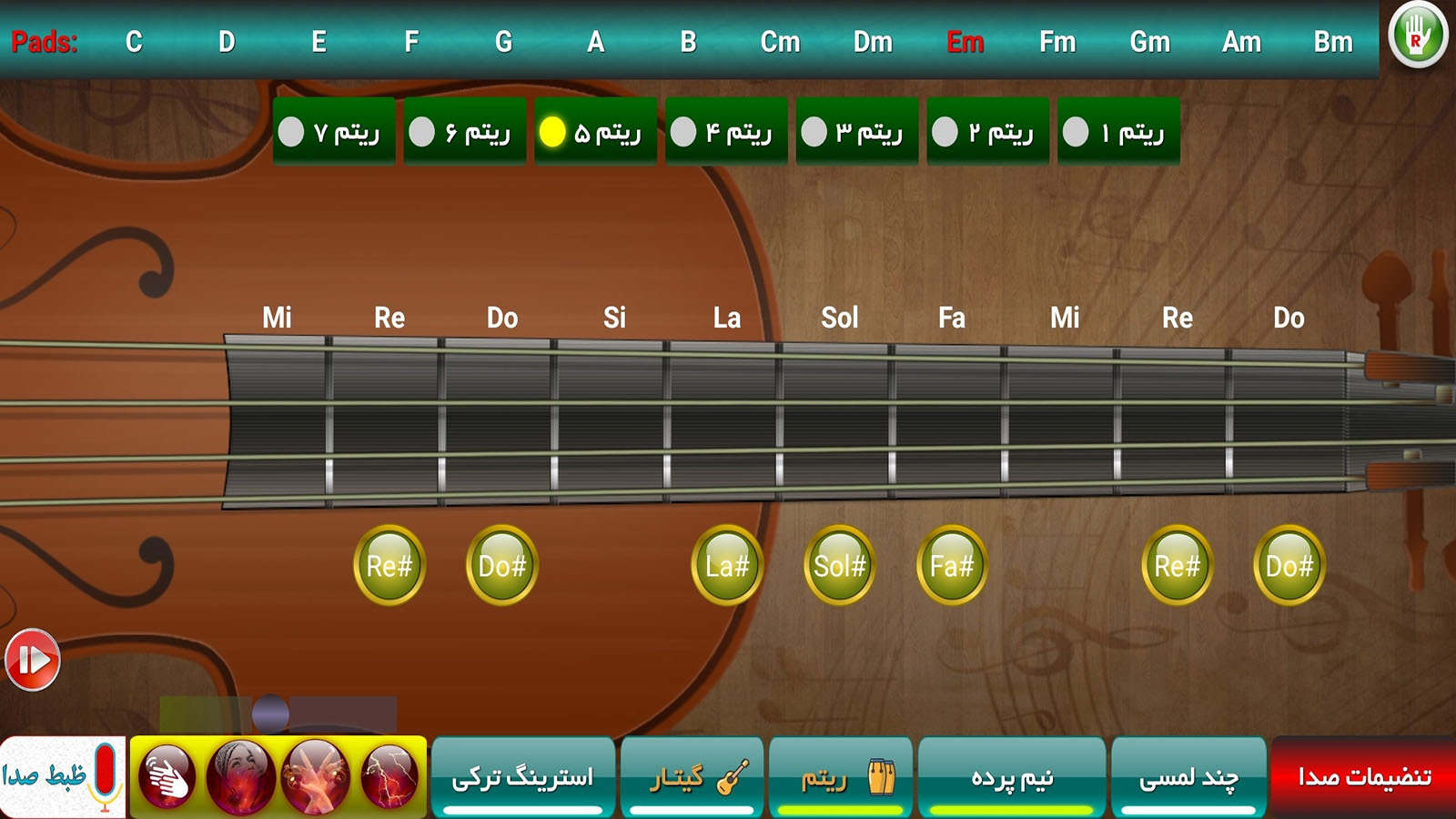The height and width of the screenshot is (819, 1456).
Task: Select the Em chord pad
Action: point(966,41)
